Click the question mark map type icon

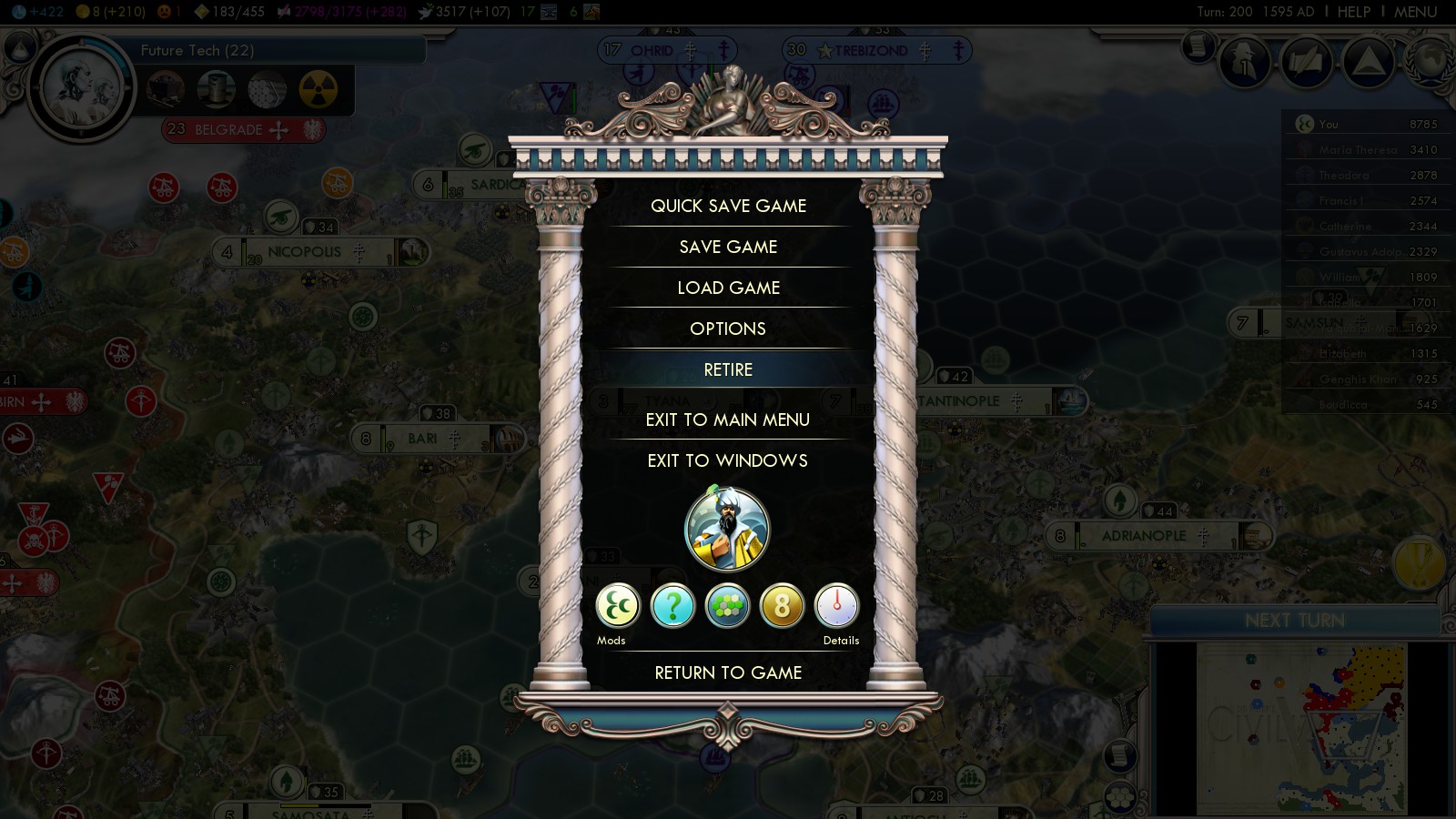pyautogui.click(x=672, y=606)
